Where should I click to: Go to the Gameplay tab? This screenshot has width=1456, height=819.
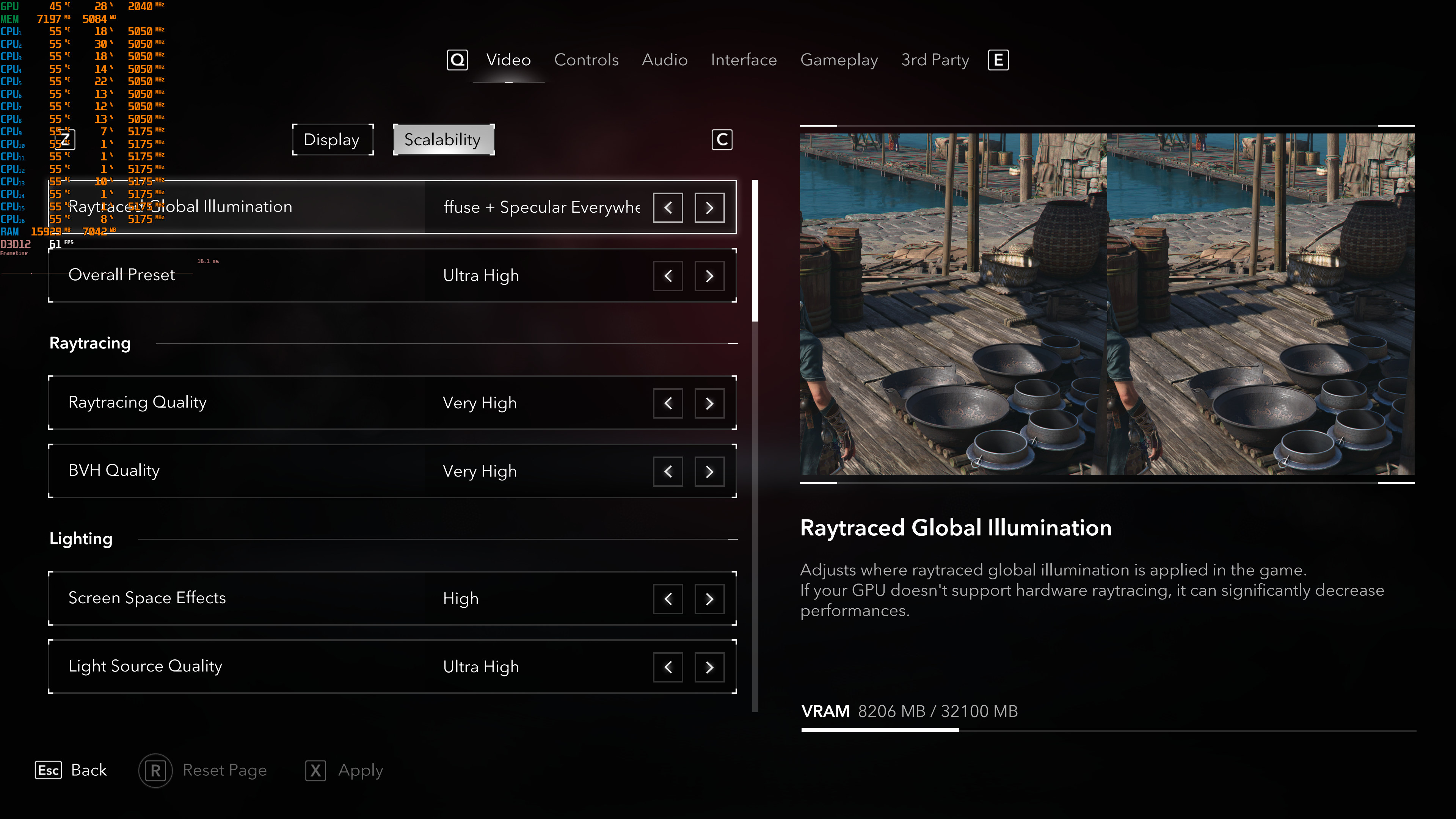point(839,60)
